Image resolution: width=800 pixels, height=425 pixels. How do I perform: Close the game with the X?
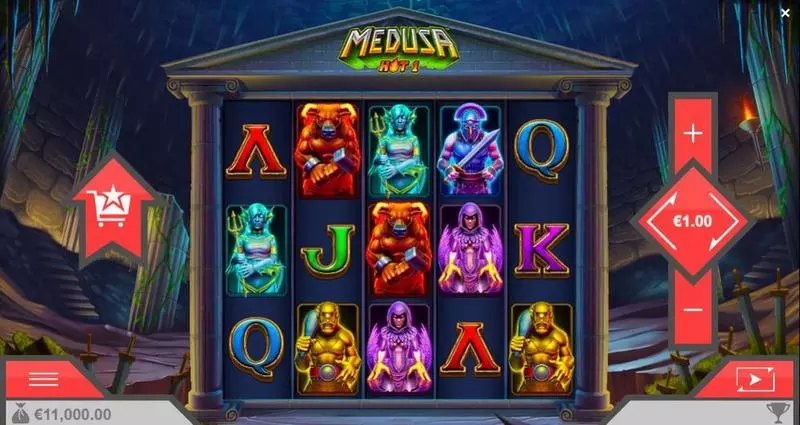(x=785, y=13)
